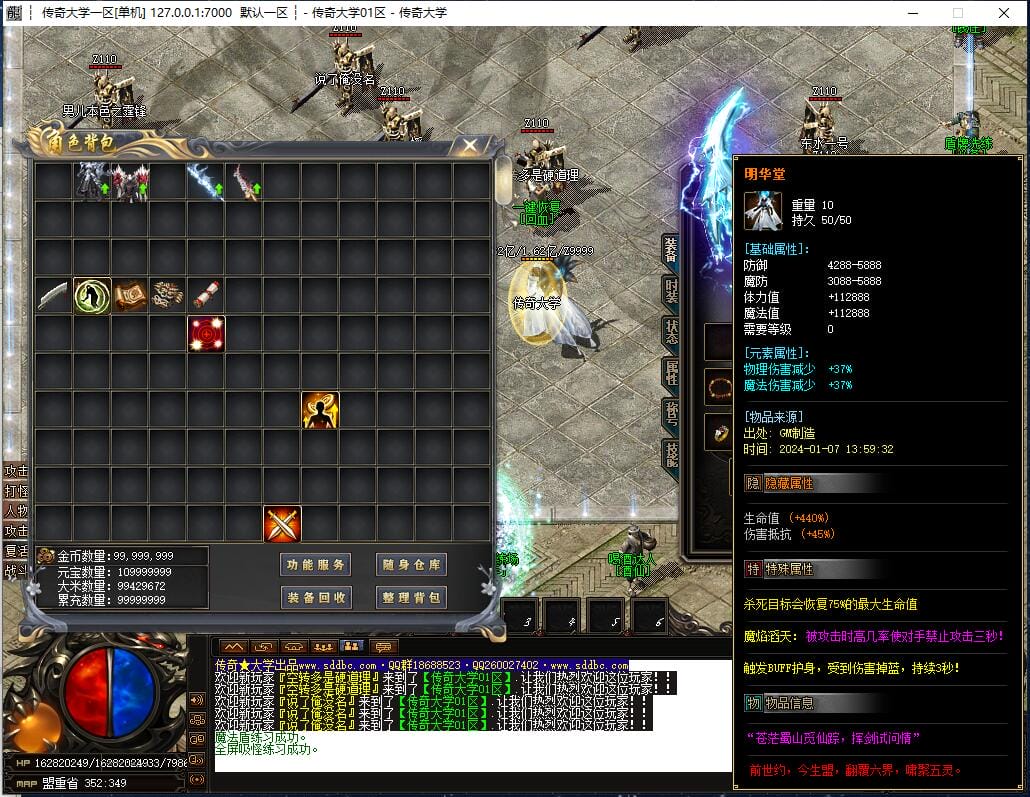Select the rolled scroll with red ribbon

click(206, 295)
